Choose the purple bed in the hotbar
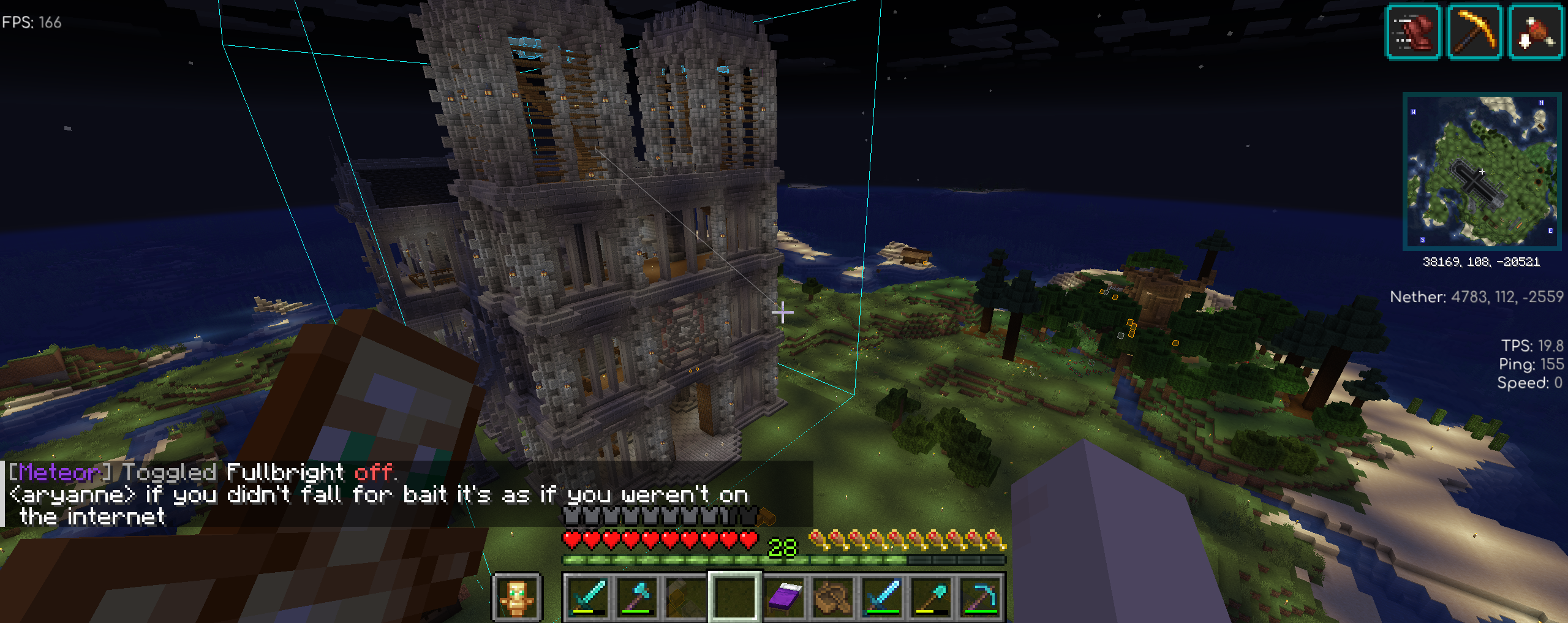 785,597
